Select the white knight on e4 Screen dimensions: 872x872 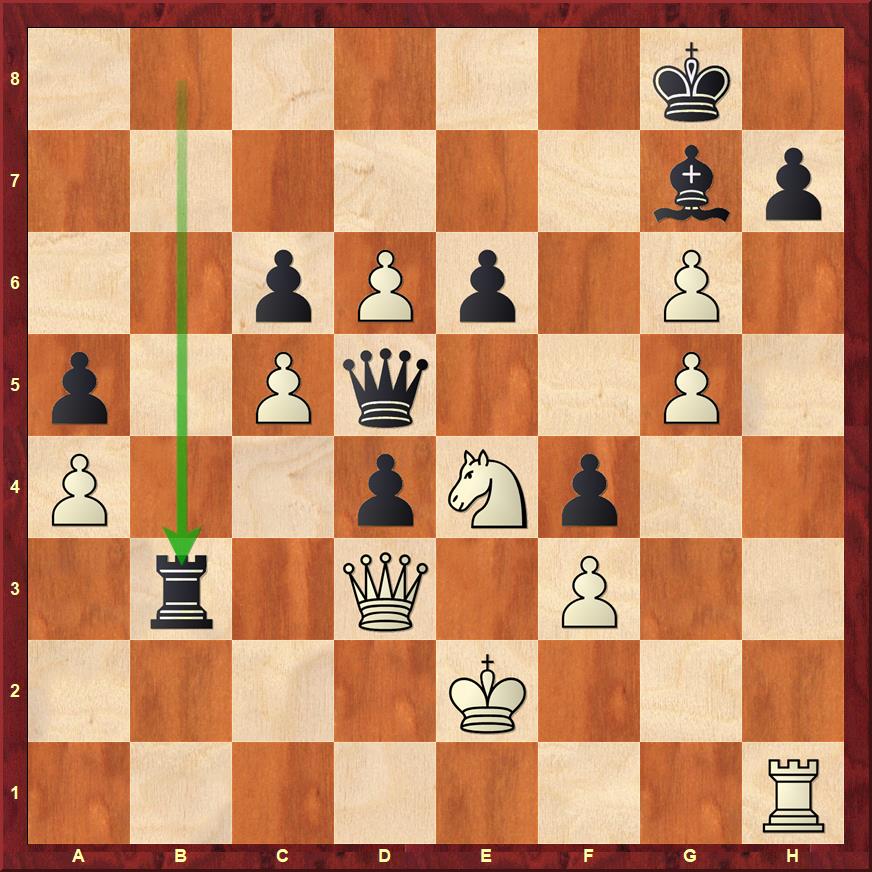click(x=487, y=488)
